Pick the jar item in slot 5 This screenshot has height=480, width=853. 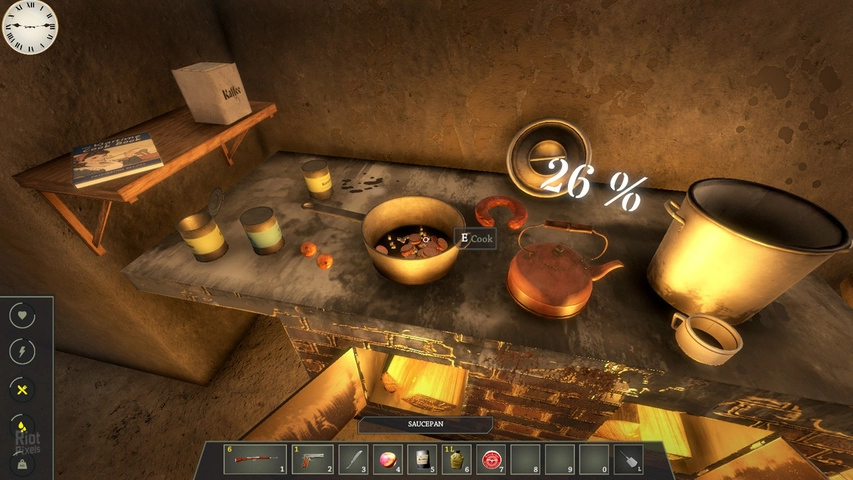pos(424,459)
